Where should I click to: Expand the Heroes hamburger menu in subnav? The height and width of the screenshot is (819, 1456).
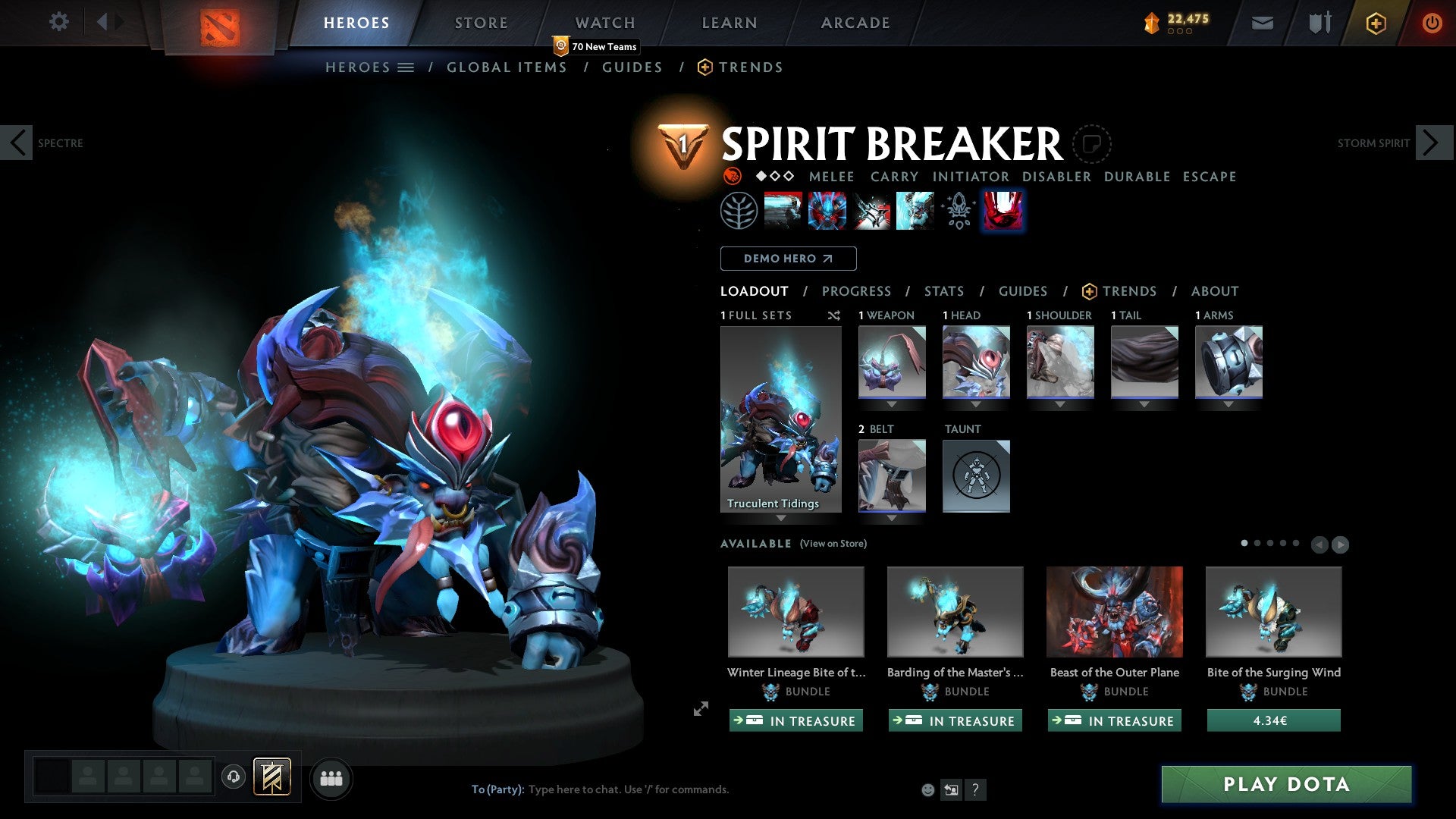click(x=407, y=67)
